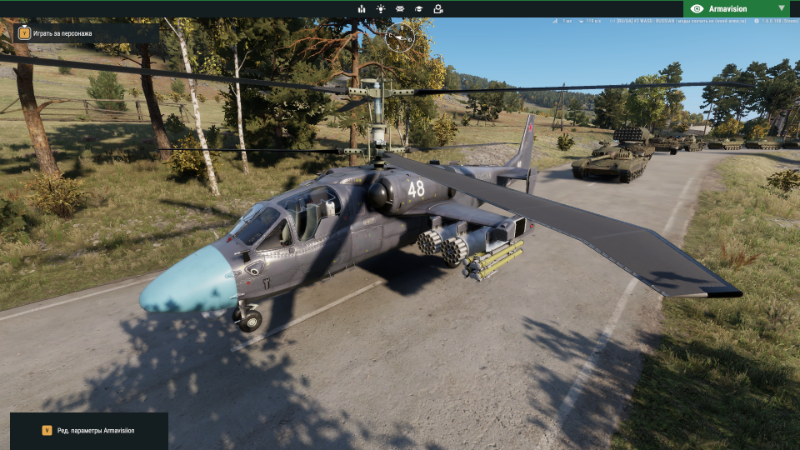Open the person silhouette icon in top bar
Image resolution: width=800 pixels, height=450 pixels.
[438, 9]
